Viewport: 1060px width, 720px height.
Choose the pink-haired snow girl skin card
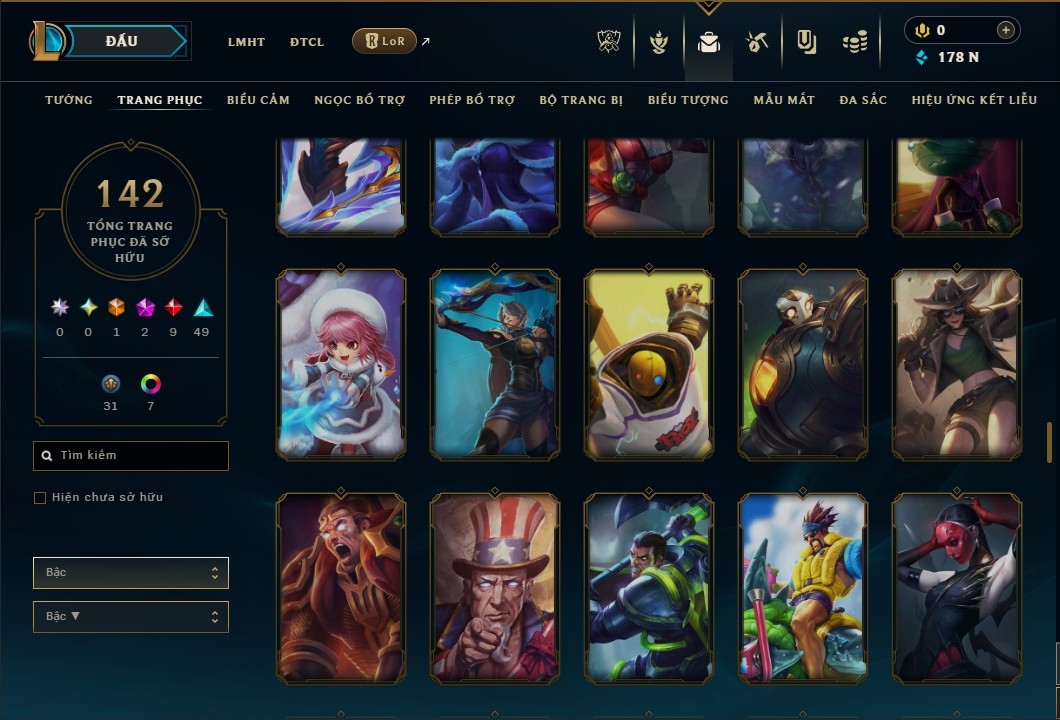click(x=341, y=365)
